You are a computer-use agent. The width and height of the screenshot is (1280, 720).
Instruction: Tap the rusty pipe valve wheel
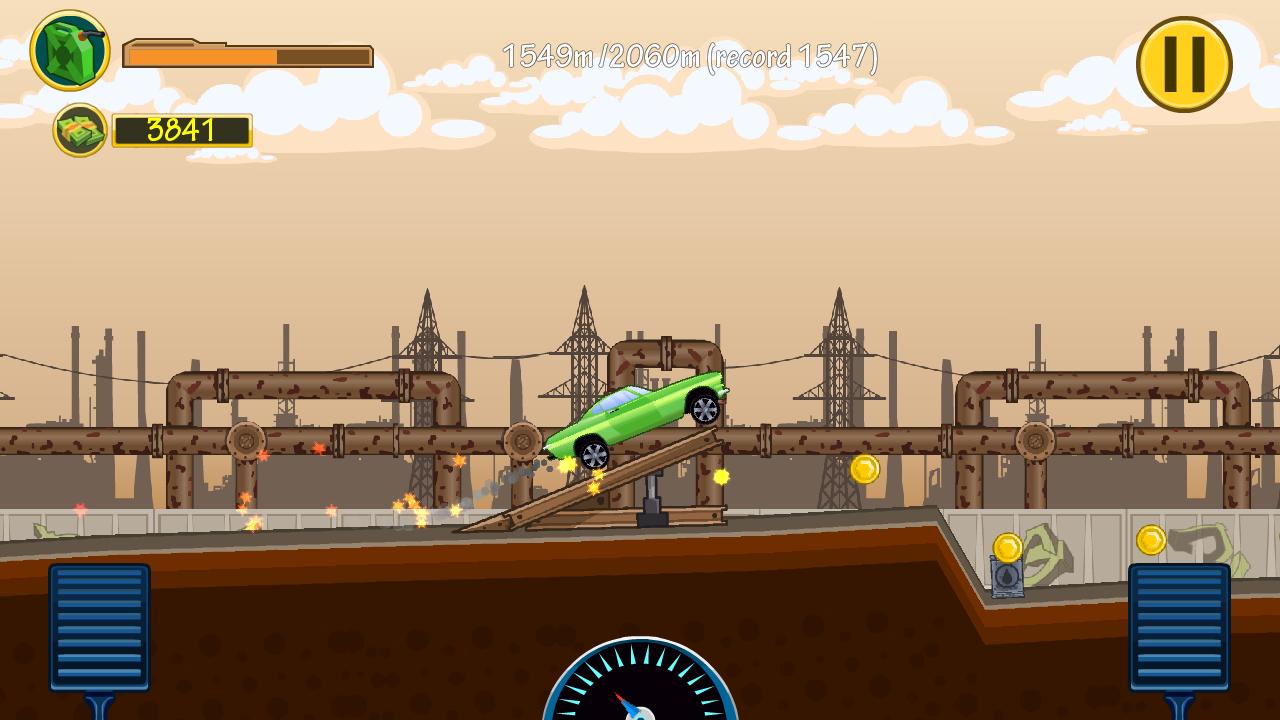(x=525, y=443)
